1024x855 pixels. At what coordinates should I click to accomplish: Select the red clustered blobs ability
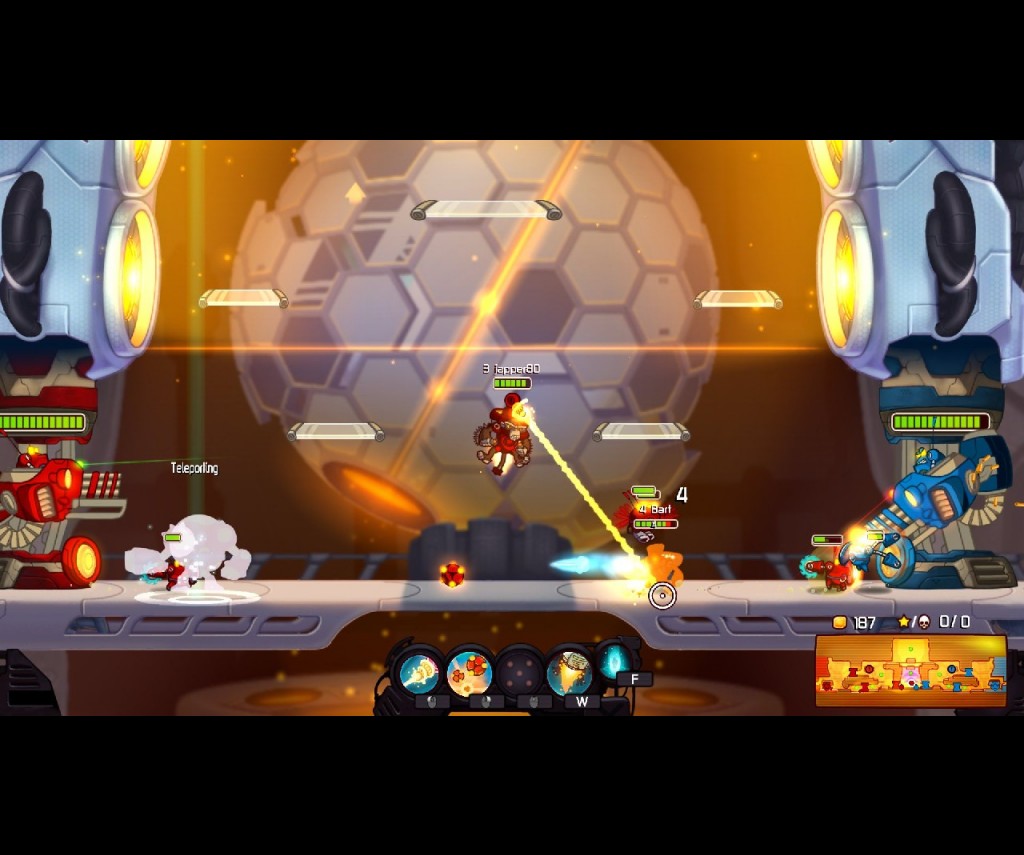pos(468,673)
